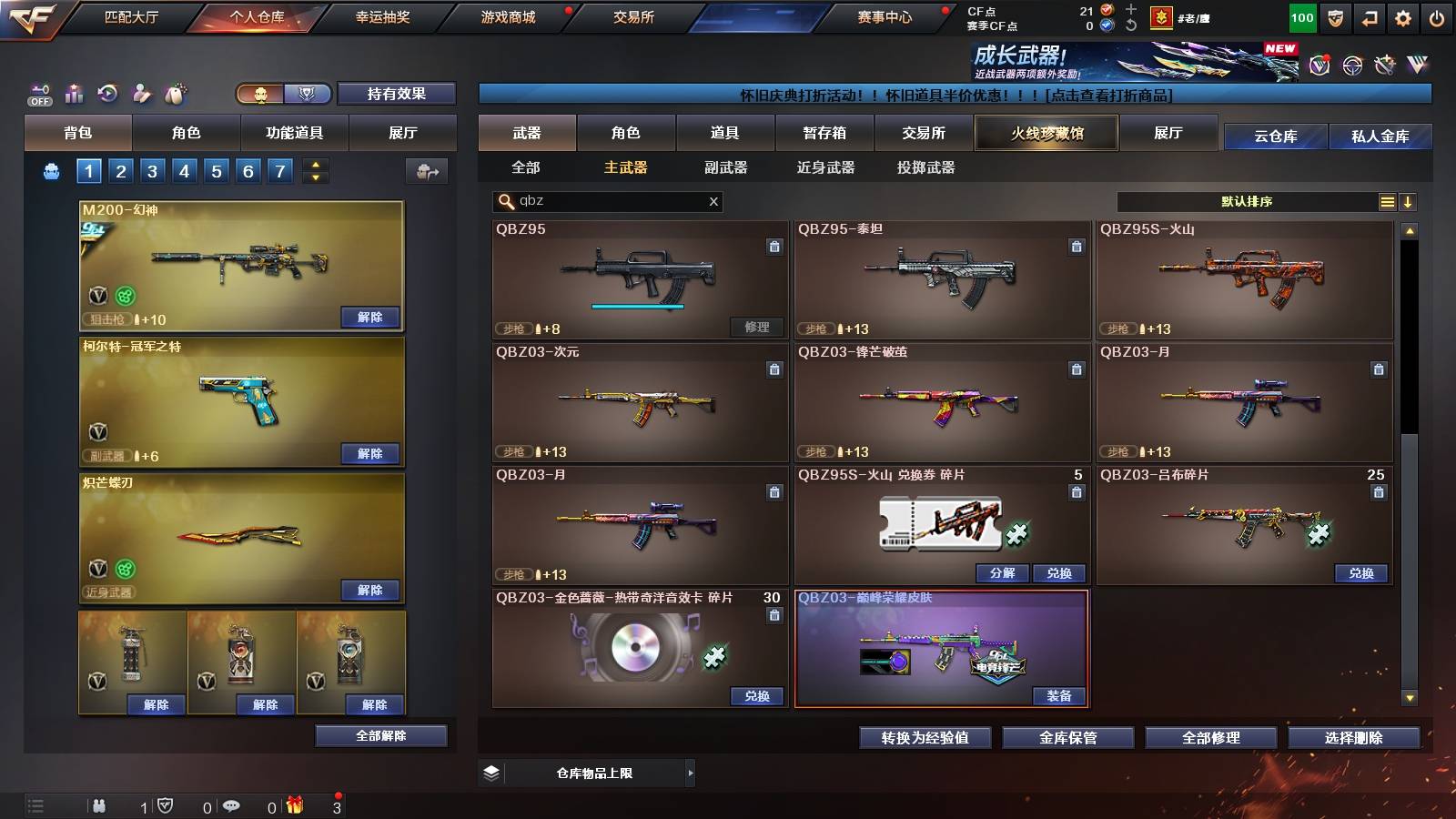Open the statistics bar-chart icon above 背包
This screenshot has width=1456, height=819.
74,93
